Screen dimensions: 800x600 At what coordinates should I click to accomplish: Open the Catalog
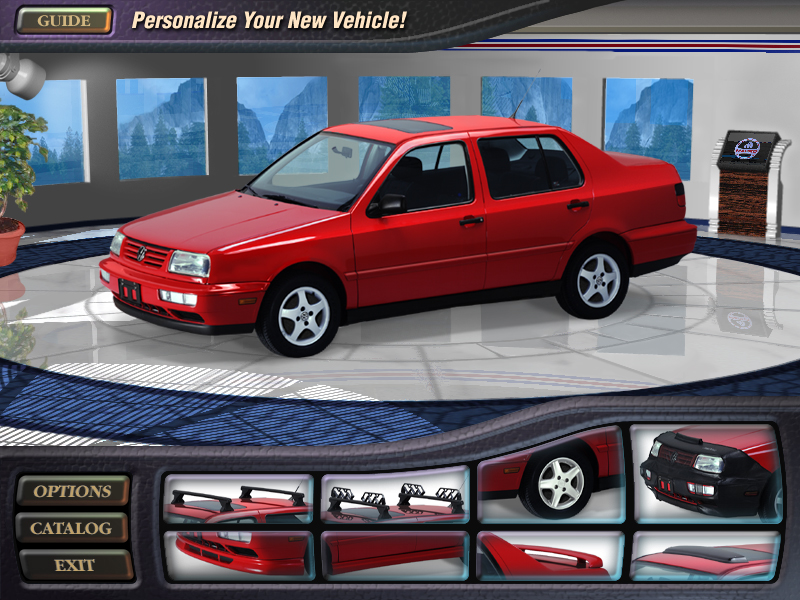click(72, 528)
